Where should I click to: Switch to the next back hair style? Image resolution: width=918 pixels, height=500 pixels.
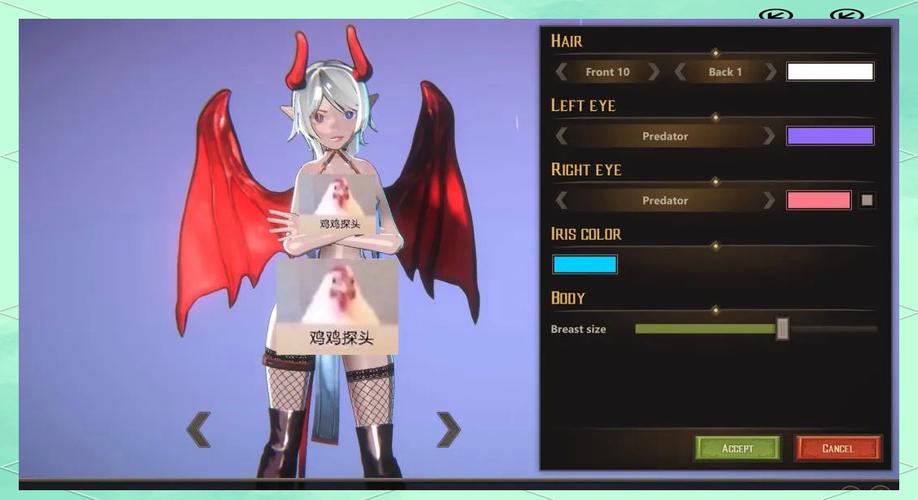point(770,72)
